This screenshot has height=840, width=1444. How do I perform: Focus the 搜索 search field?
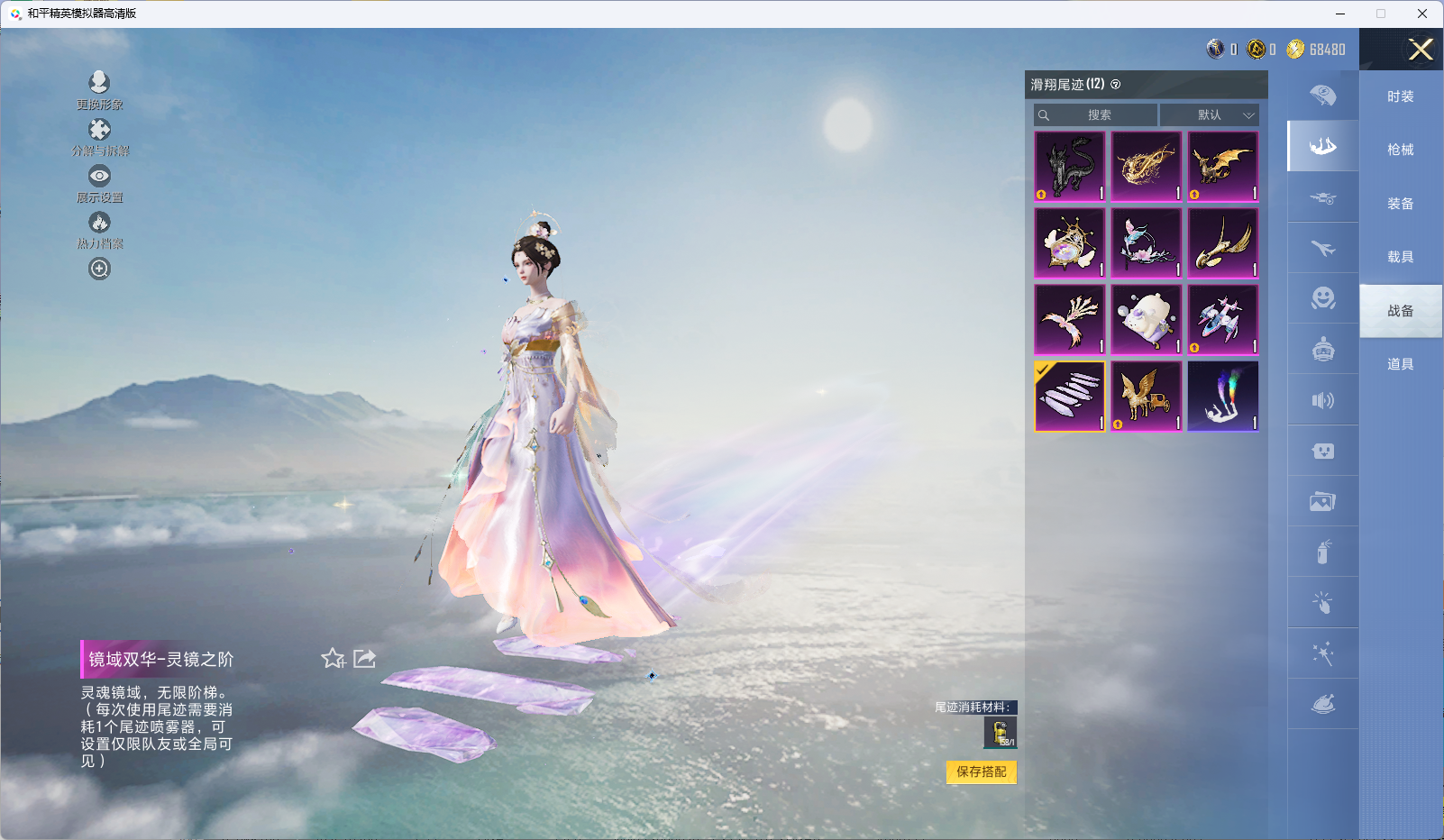1098,115
